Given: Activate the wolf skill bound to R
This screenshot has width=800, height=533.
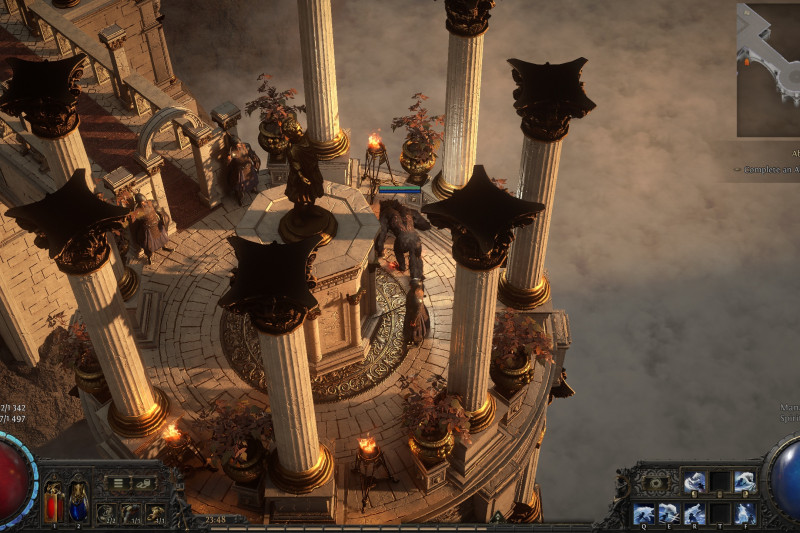Looking at the screenshot, I should 694,514.
